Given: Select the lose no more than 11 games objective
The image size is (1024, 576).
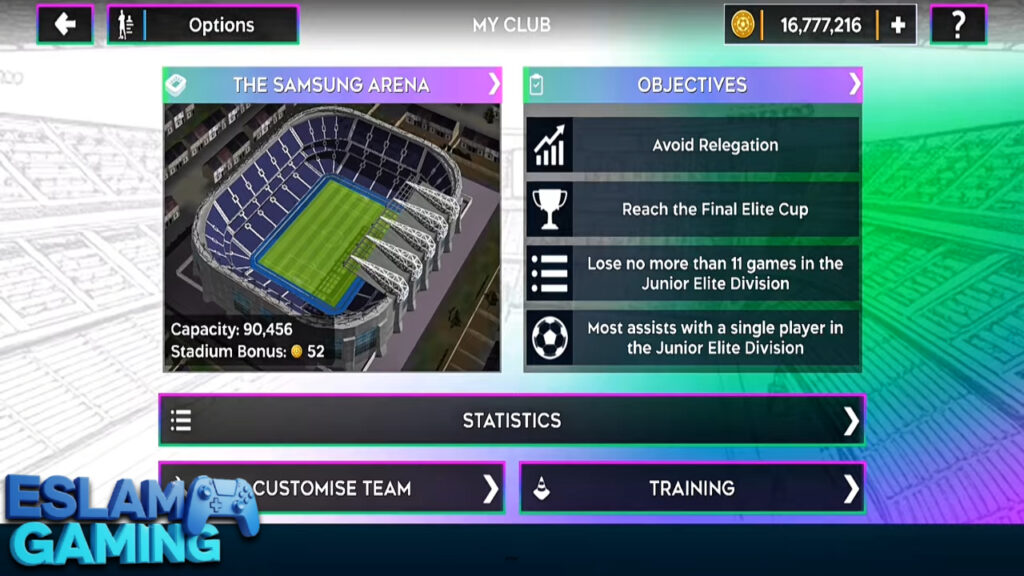Looking at the screenshot, I should point(692,273).
